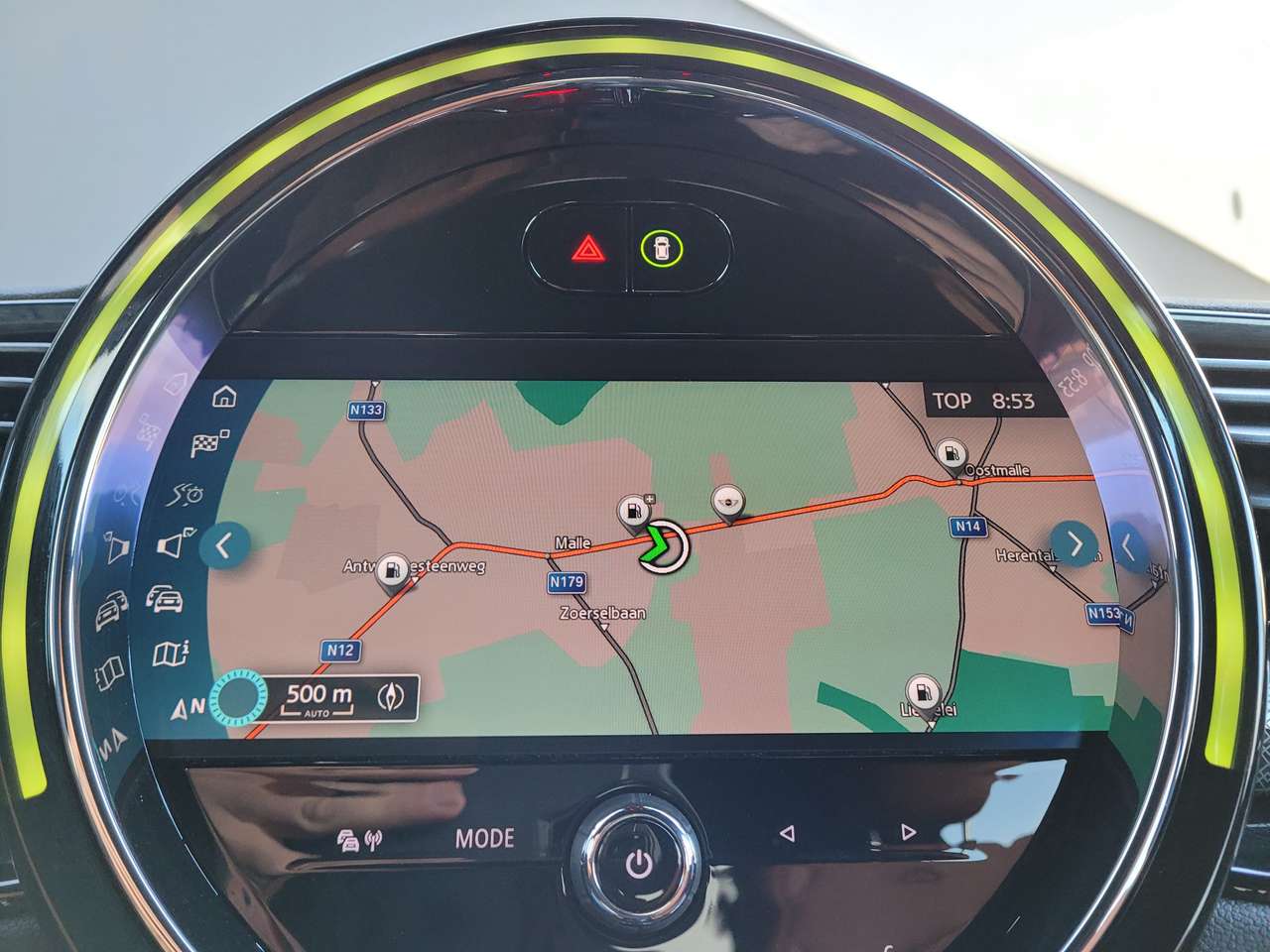Select the Oostmalle fuel station marker
The width and height of the screenshot is (1270, 952).
tap(951, 453)
